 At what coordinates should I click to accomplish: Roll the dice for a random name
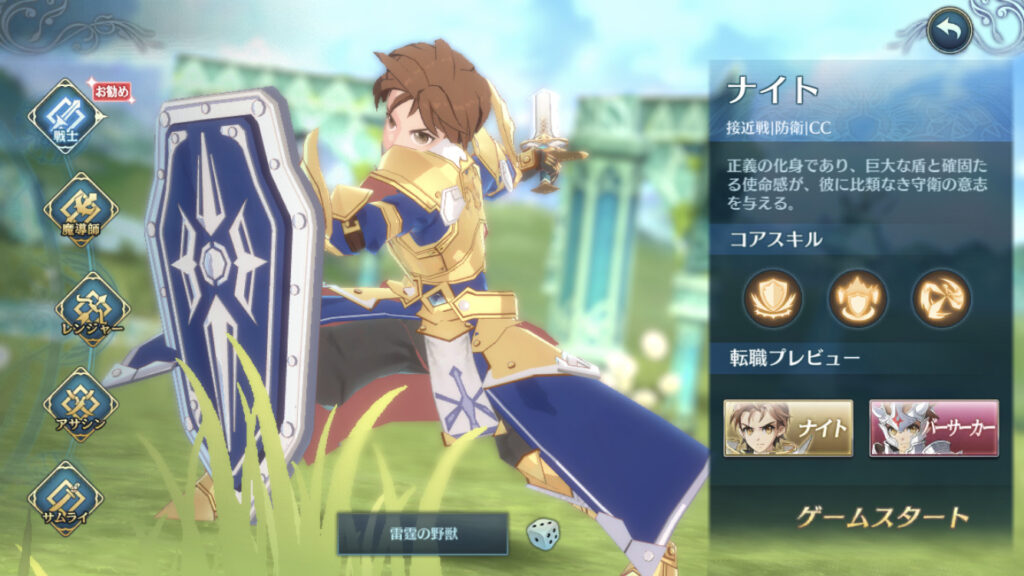pyautogui.click(x=543, y=532)
